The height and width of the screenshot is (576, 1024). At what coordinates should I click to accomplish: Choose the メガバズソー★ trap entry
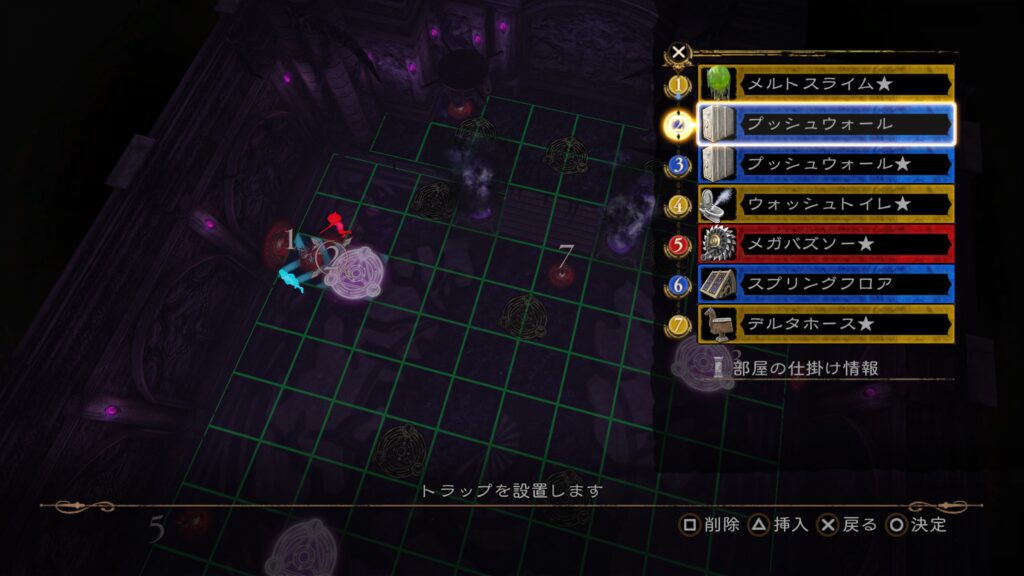[x=824, y=244]
